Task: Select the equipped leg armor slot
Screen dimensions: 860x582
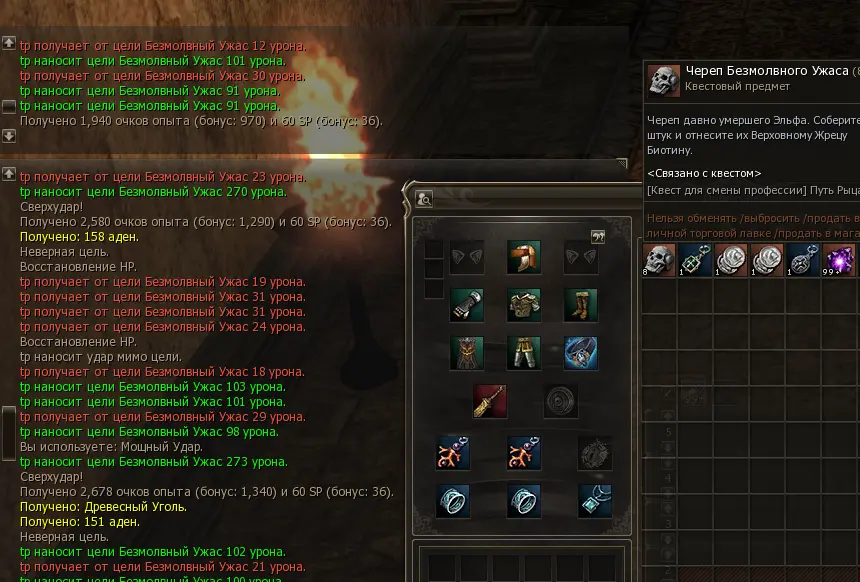Action: [524, 353]
